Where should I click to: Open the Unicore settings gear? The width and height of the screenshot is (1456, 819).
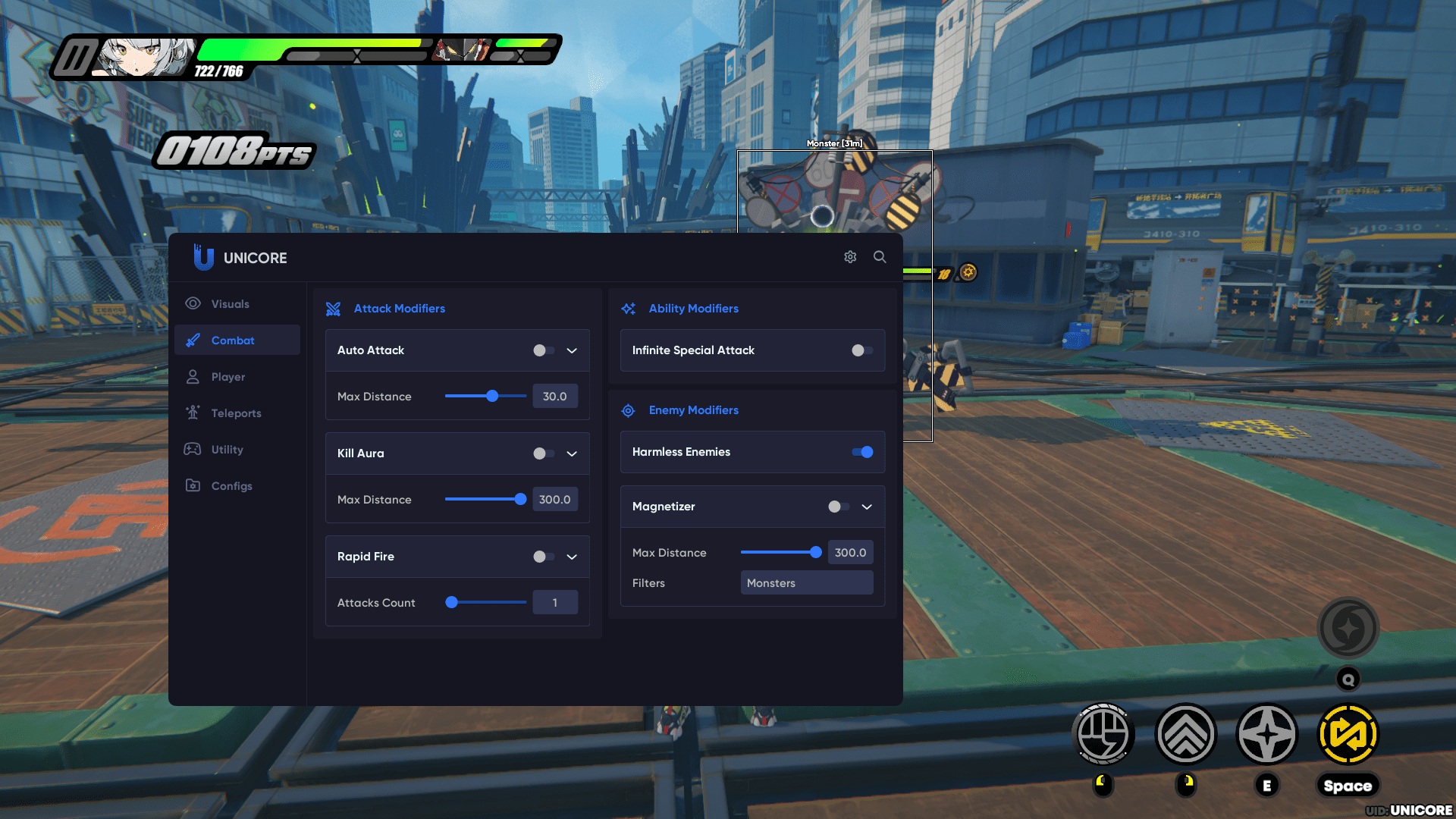(x=850, y=257)
